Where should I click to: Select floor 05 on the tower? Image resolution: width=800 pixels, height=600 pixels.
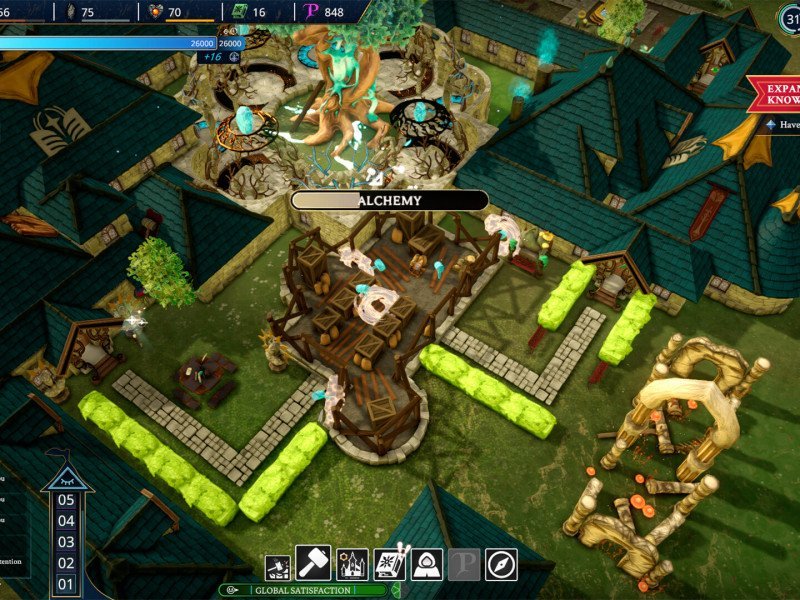click(66, 500)
